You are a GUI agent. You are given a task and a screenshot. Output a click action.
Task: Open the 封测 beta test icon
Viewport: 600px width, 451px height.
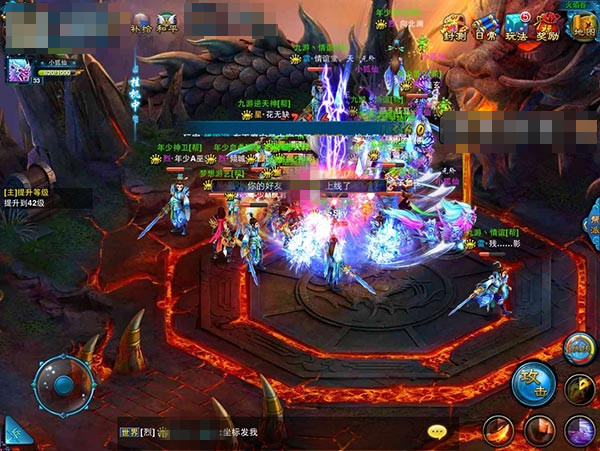coord(455,27)
